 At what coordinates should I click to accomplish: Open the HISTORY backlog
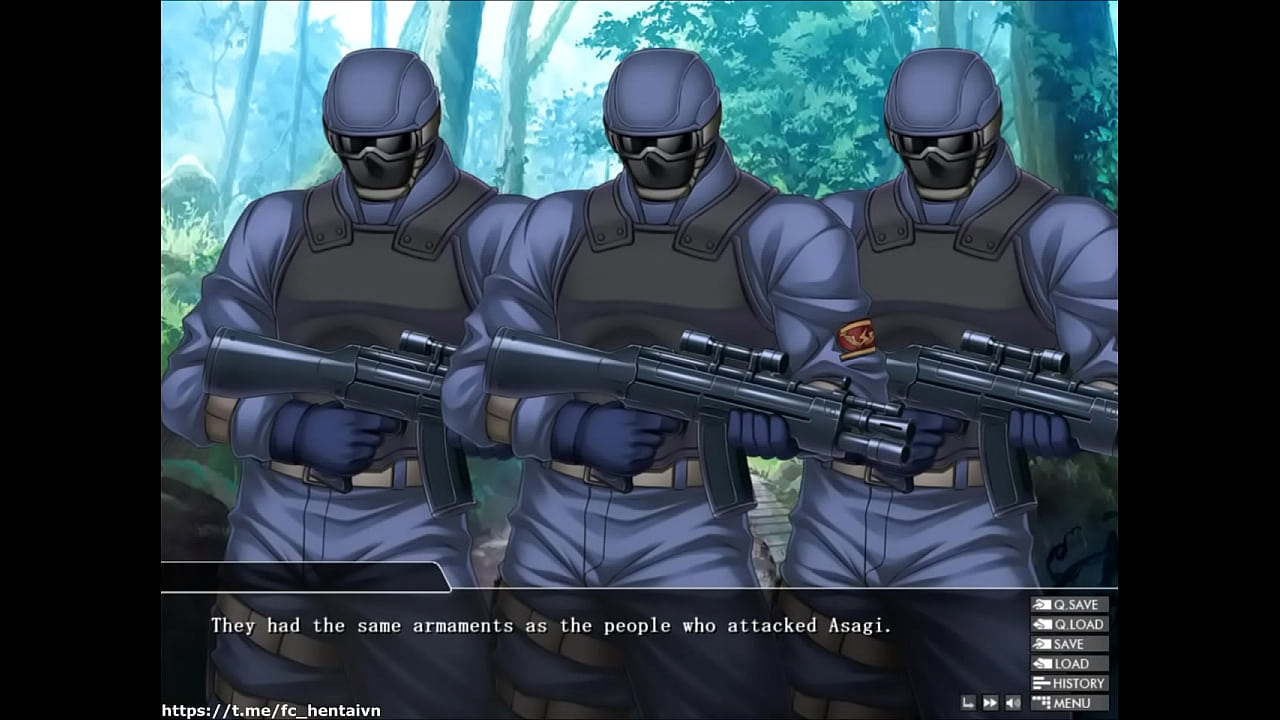coord(1072,683)
